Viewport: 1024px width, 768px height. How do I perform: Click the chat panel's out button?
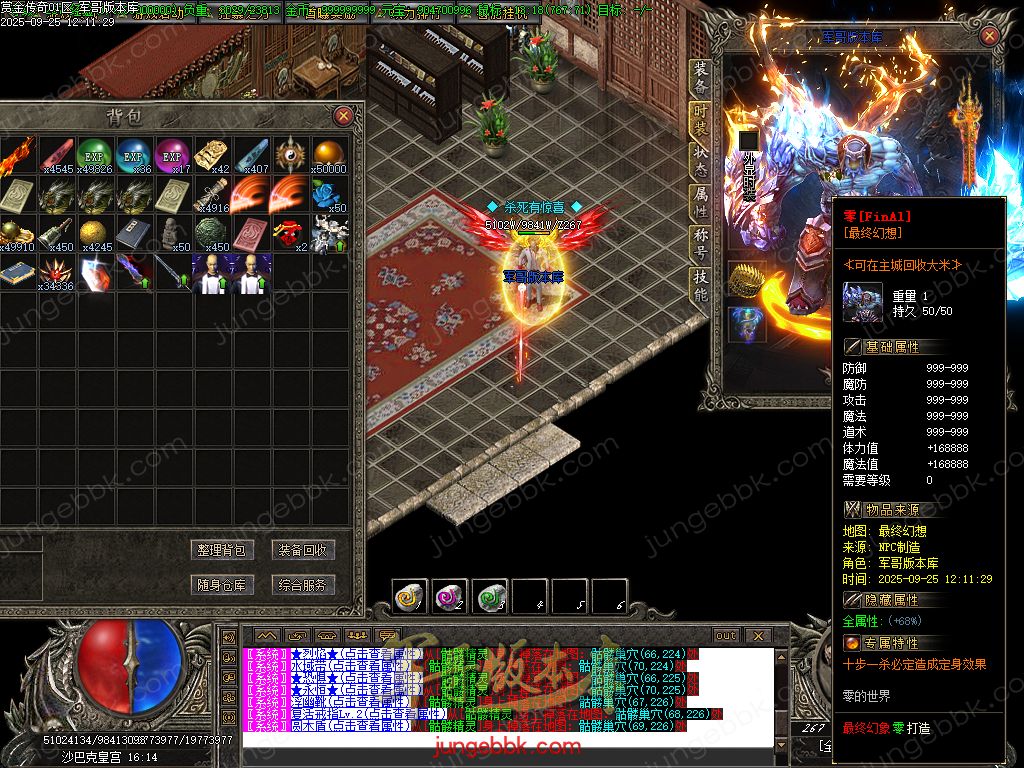tap(726, 636)
